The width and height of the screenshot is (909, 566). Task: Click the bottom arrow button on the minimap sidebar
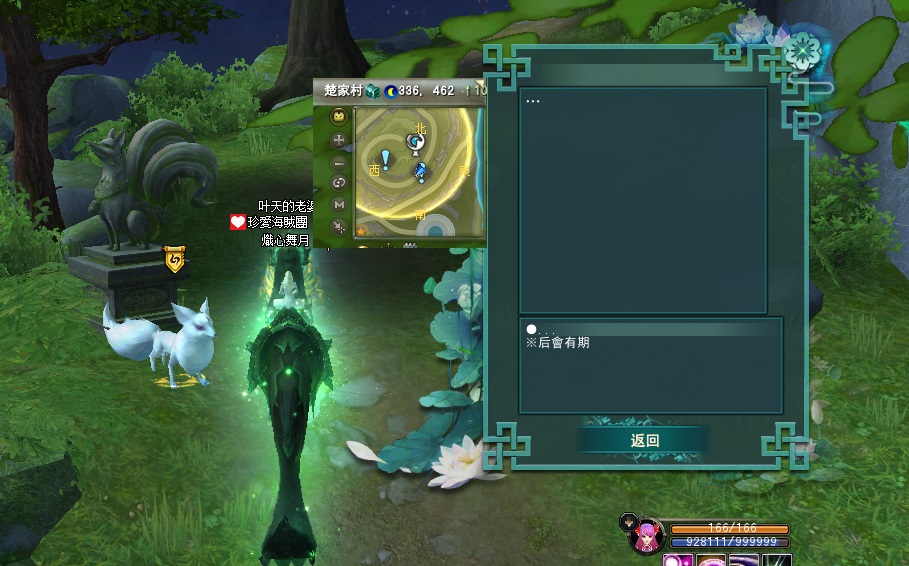click(x=339, y=226)
